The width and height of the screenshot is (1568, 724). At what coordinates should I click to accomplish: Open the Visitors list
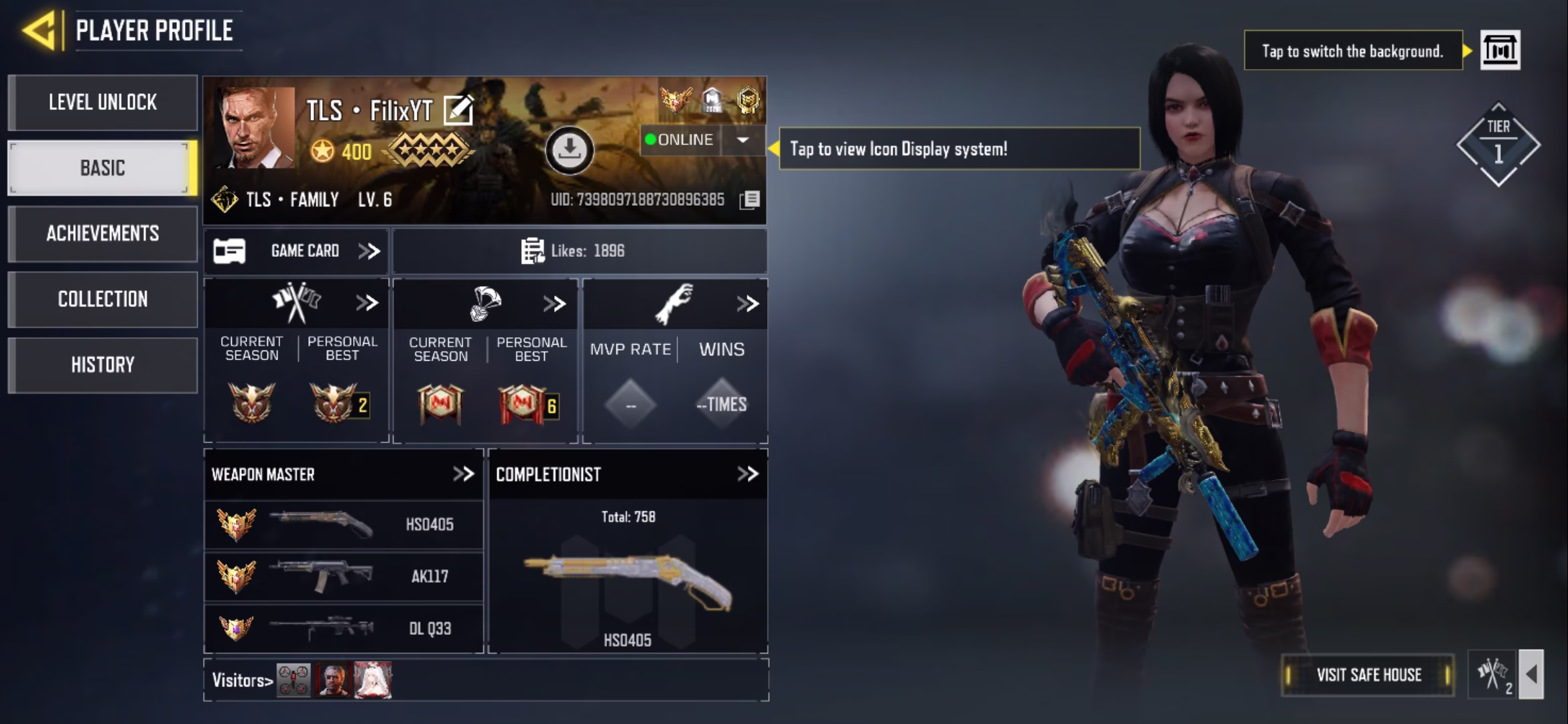tap(243, 680)
